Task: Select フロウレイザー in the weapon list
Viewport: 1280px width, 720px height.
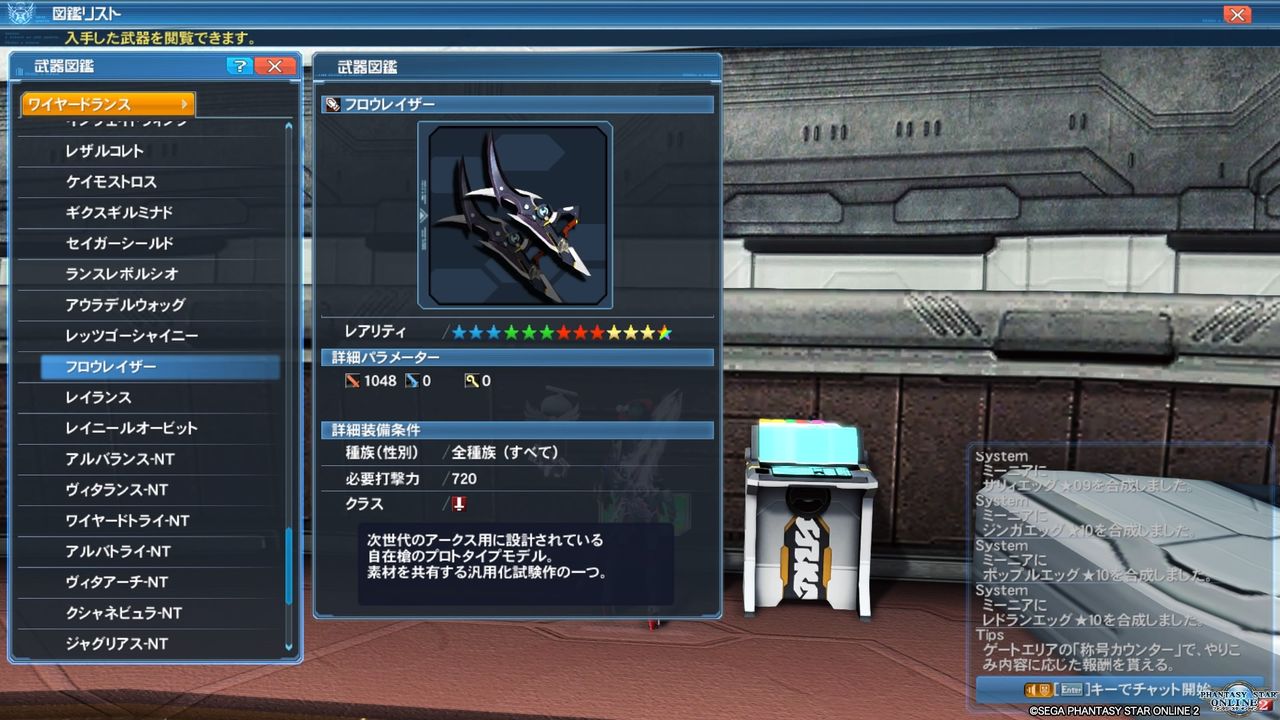Action: [110, 366]
